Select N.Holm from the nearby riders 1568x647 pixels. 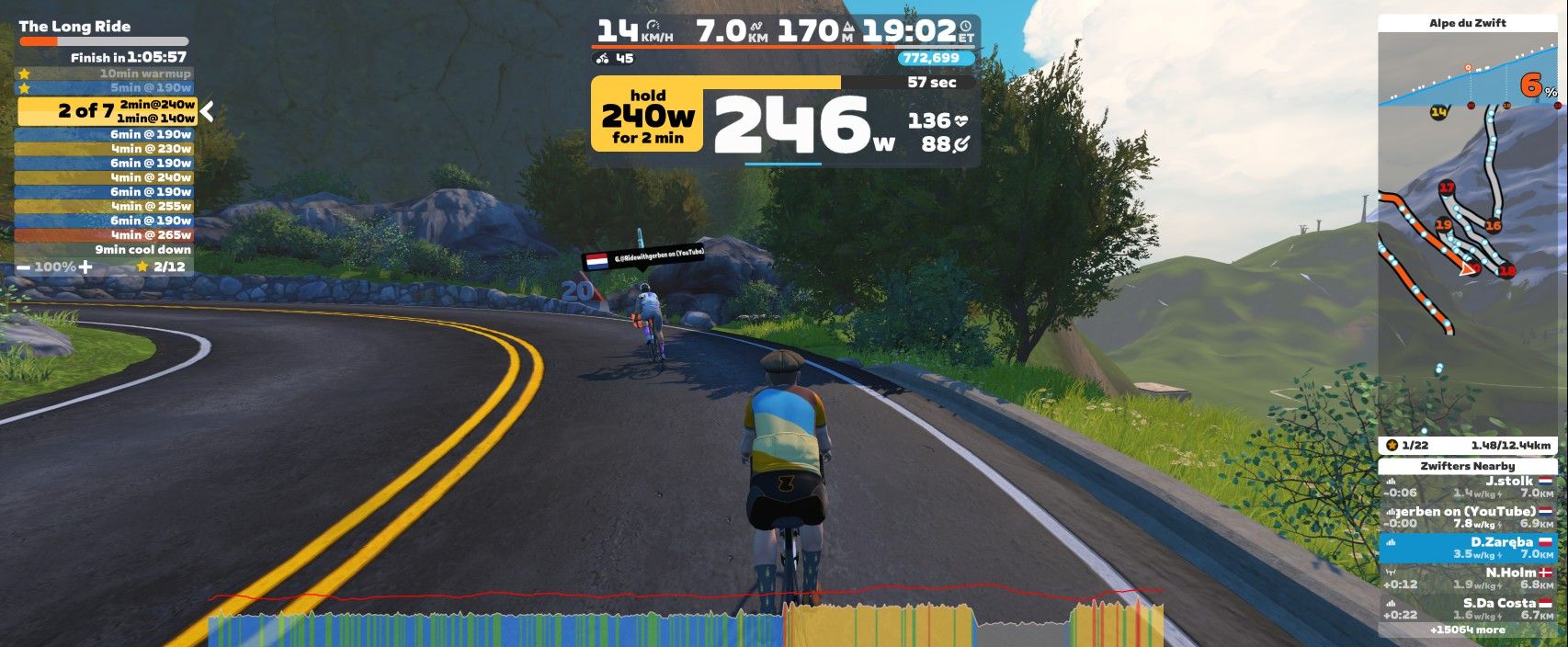pos(1467,578)
